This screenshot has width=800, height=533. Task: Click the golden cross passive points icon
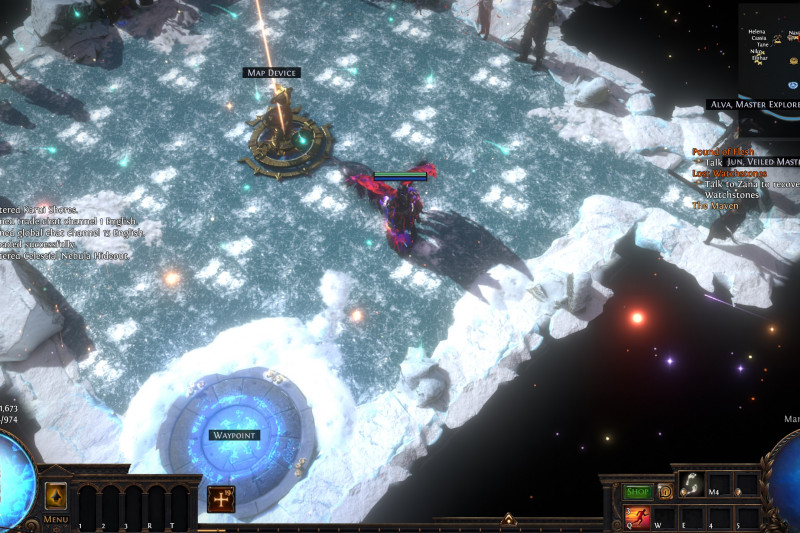point(221,499)
